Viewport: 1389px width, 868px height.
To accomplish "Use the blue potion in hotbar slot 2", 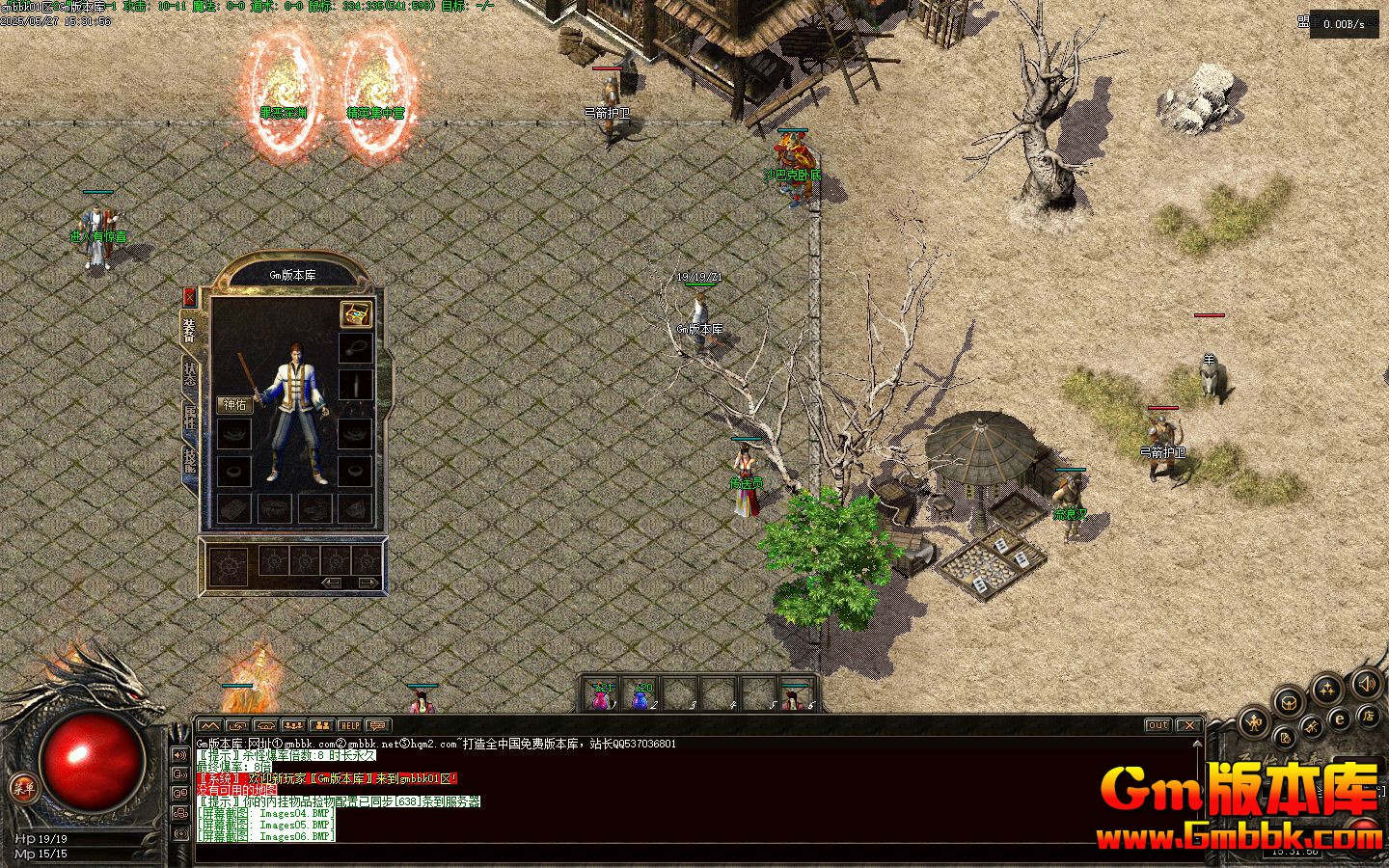I will tap(640, 698).
